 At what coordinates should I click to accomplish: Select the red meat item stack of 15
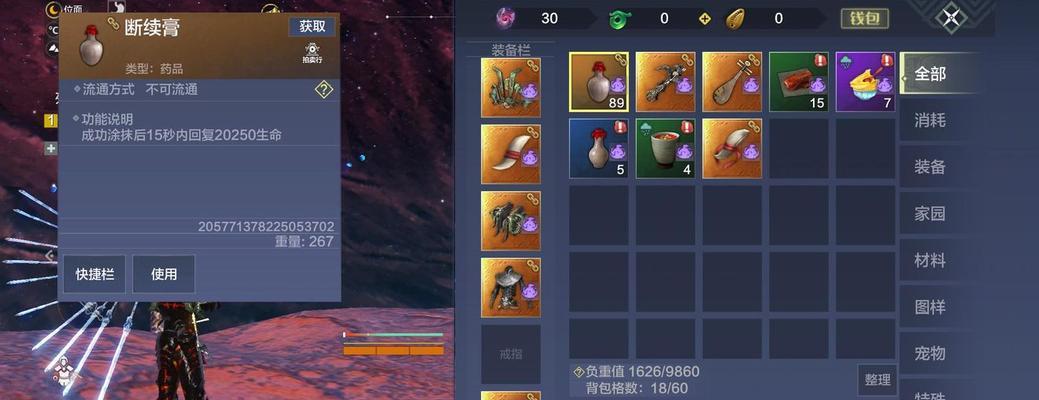pos(798,82)
